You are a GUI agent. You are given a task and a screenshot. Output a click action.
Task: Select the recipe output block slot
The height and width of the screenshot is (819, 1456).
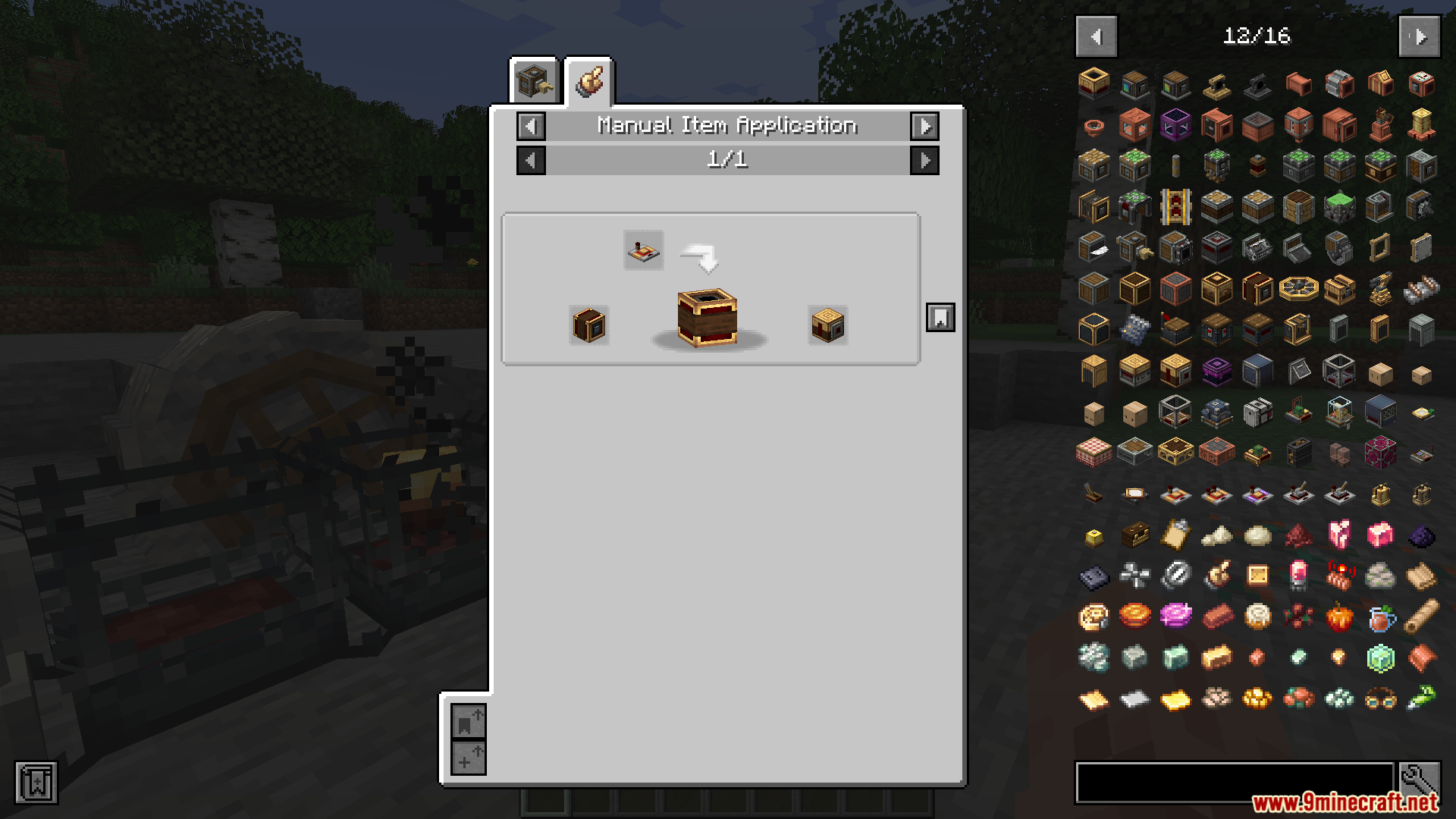click(827, 325)
